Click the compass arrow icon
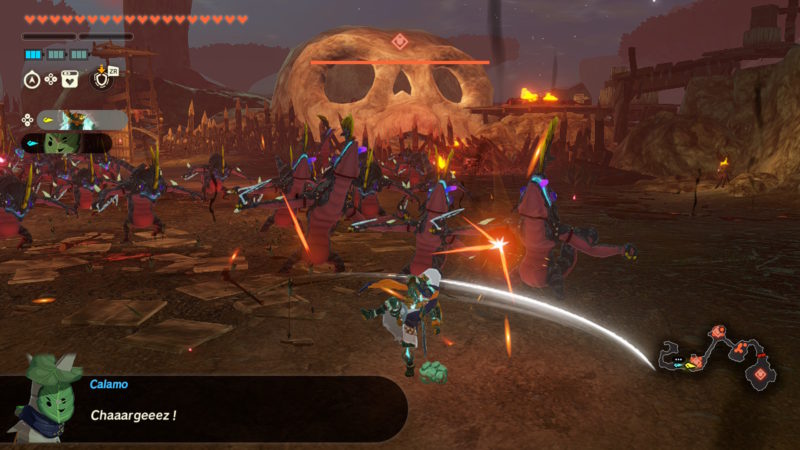Image resolution: width=800 pixels, height=450 pixels. coord(32,79)
